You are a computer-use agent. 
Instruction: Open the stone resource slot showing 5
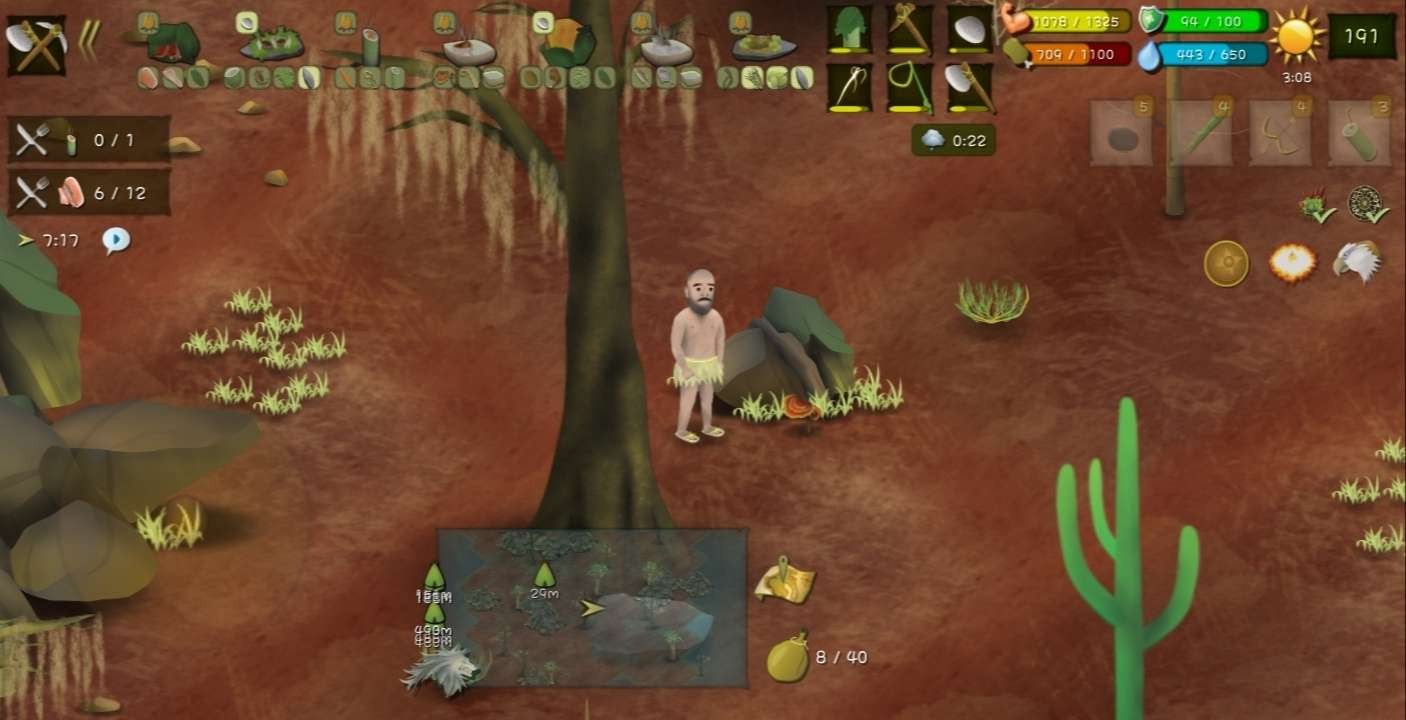pyautogui.click(x=1120, y=134)
